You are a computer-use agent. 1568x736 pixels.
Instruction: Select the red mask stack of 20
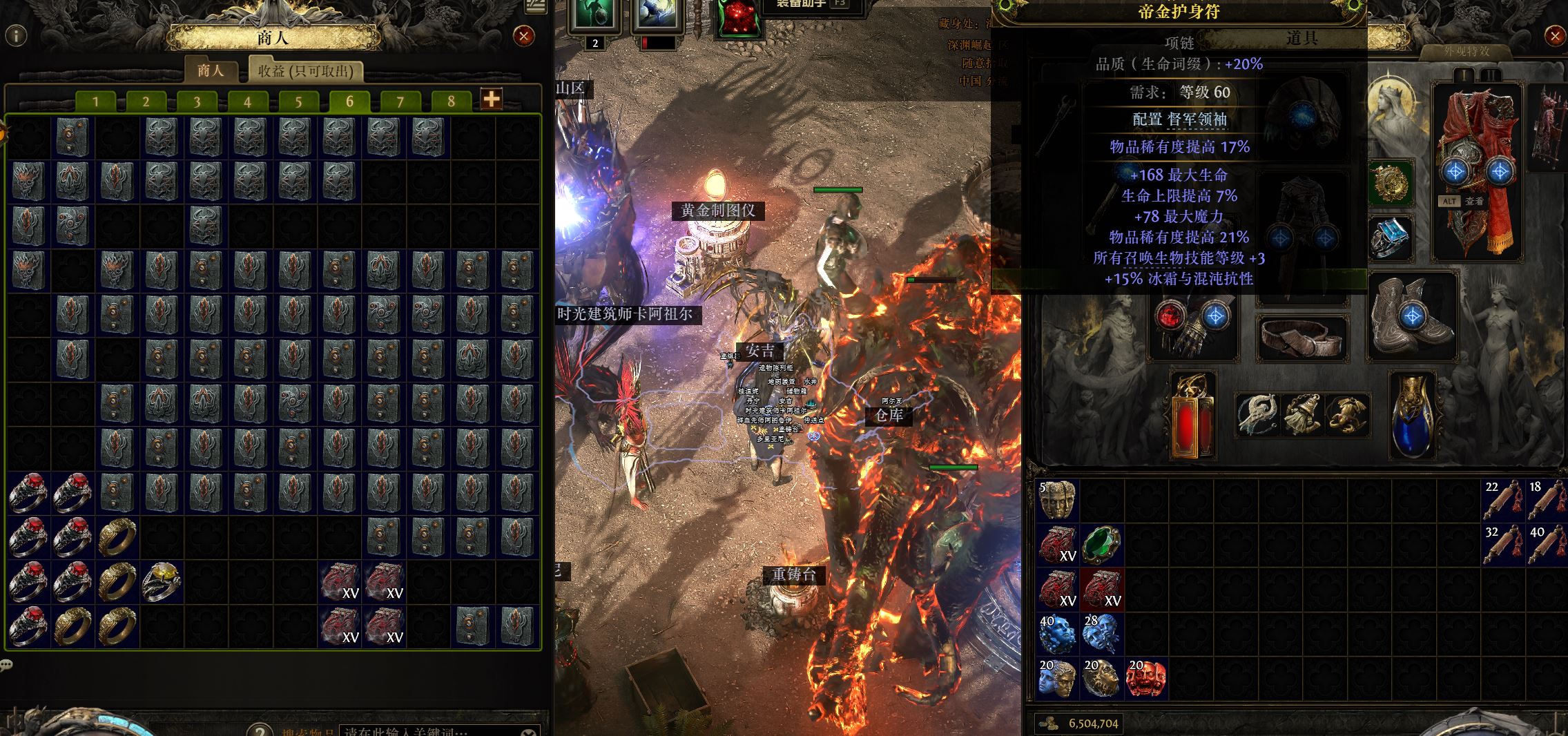point(1146,678)
